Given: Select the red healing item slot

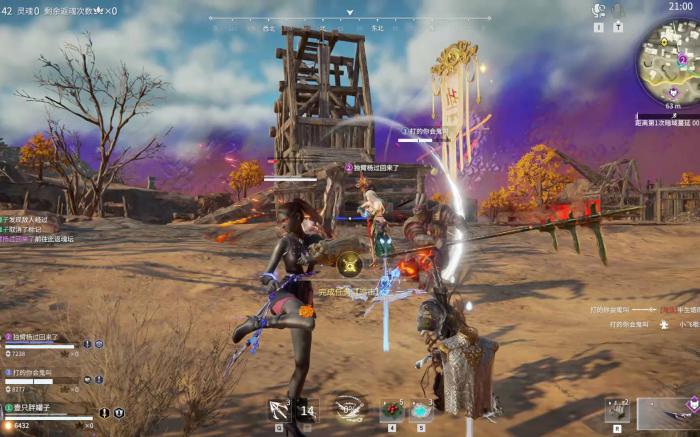Looking at the screenshot, I should coord(391,410).
